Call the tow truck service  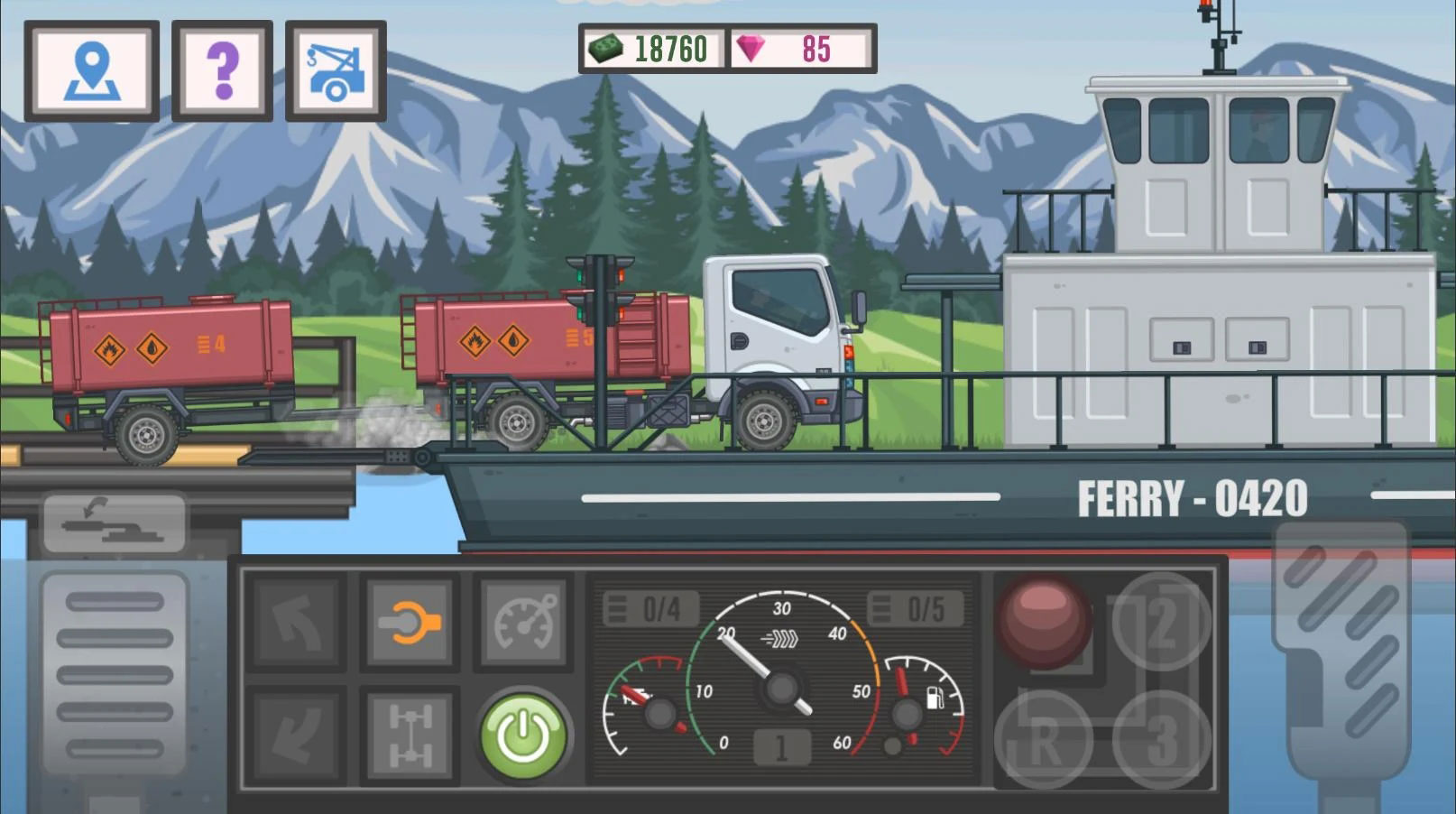tap(336, 71)
